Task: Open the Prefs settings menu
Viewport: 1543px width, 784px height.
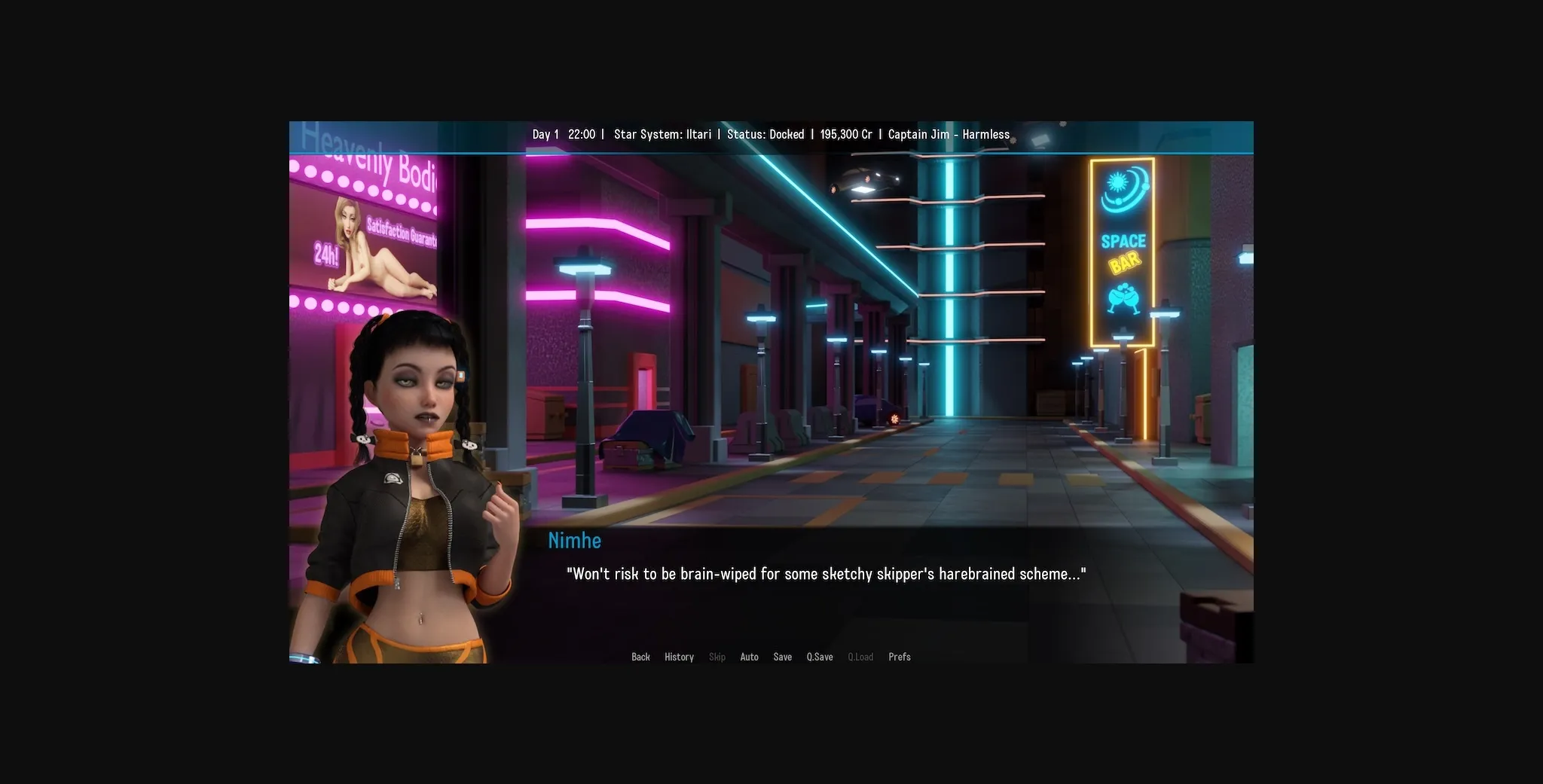Action: pos(900,657)
